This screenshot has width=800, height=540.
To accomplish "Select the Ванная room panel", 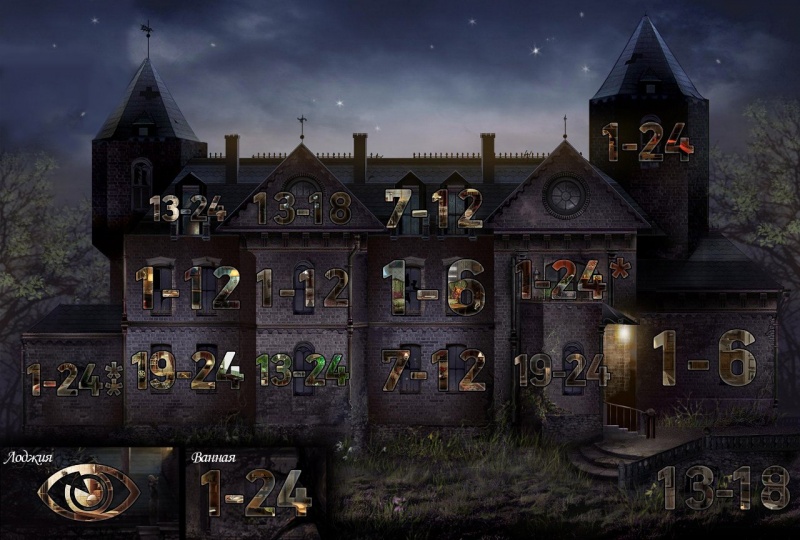I will click(255, 492).
